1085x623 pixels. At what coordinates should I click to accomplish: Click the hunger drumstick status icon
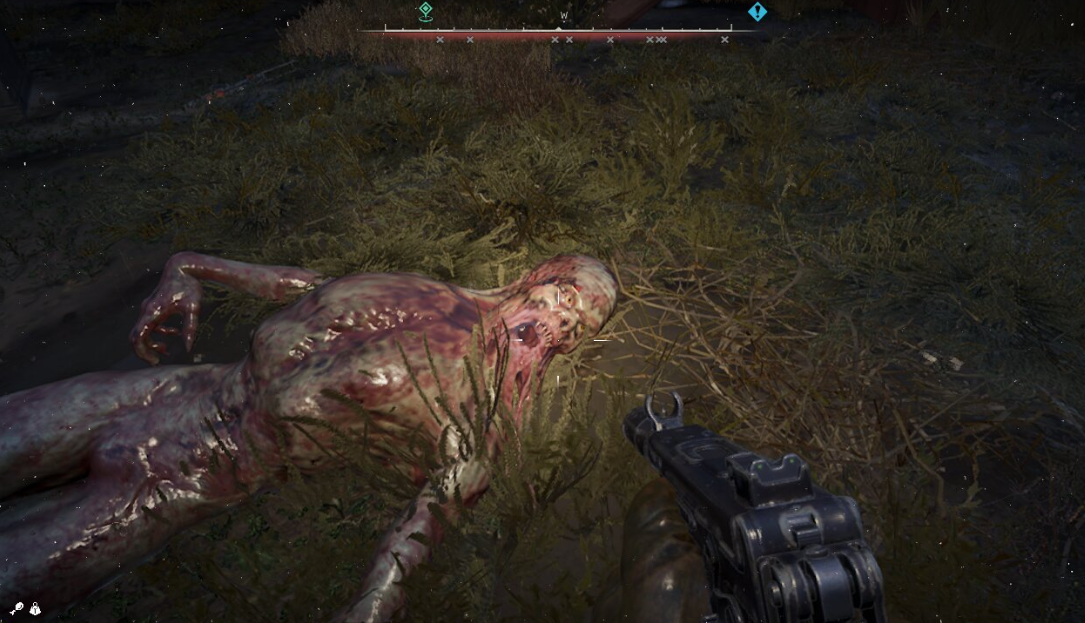17,608
